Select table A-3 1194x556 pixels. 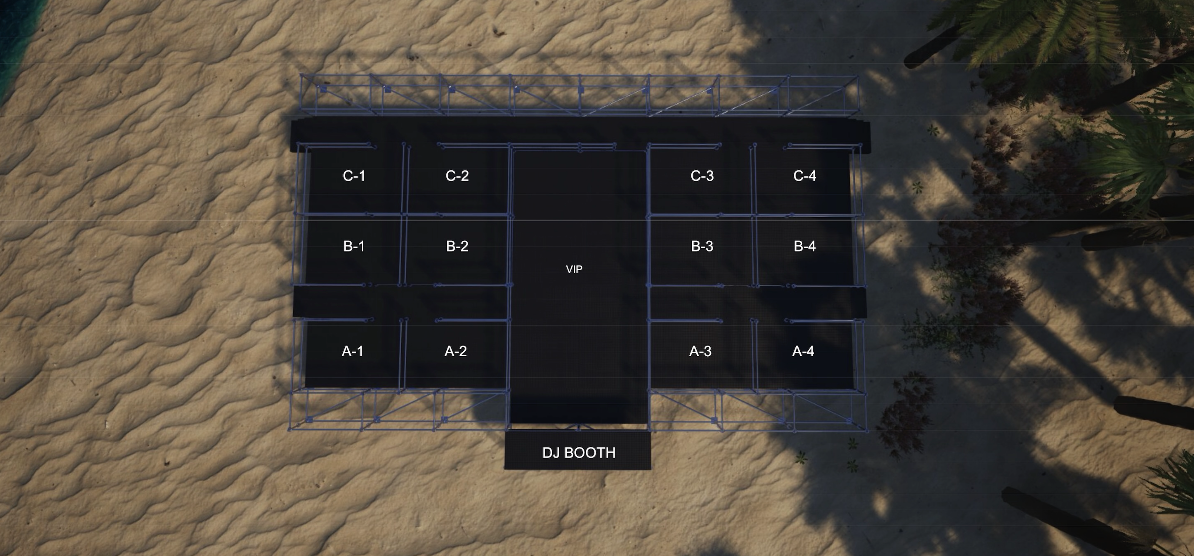pyautogui.click(x=701, y=351)
